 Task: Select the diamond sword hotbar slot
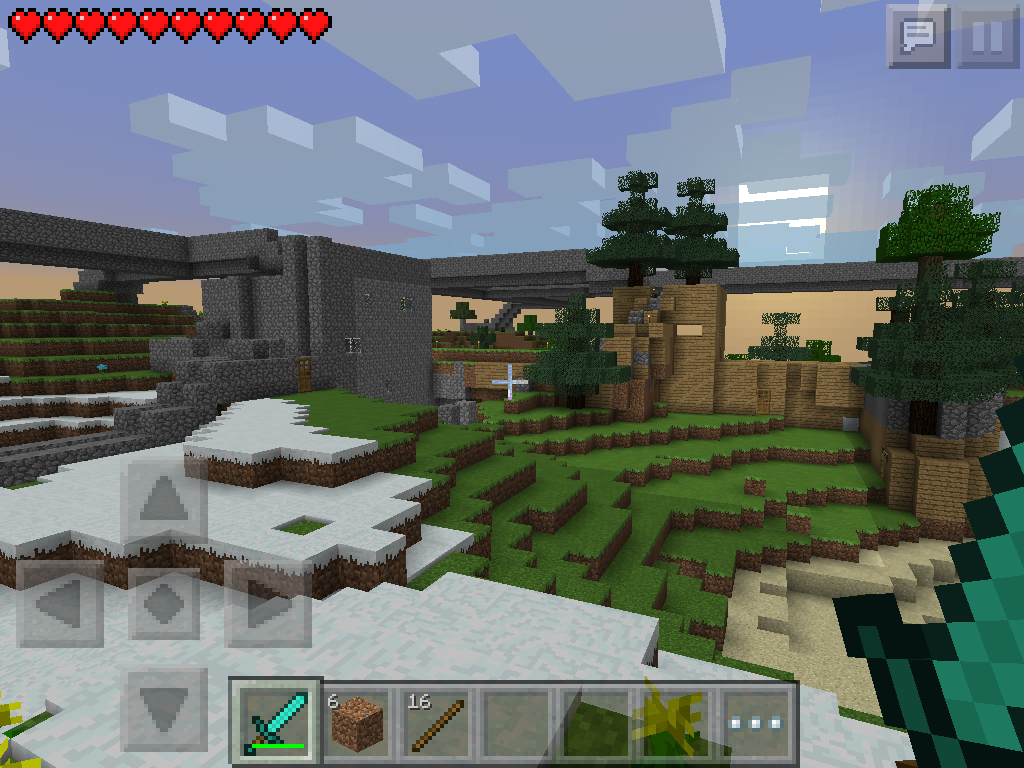276,721
